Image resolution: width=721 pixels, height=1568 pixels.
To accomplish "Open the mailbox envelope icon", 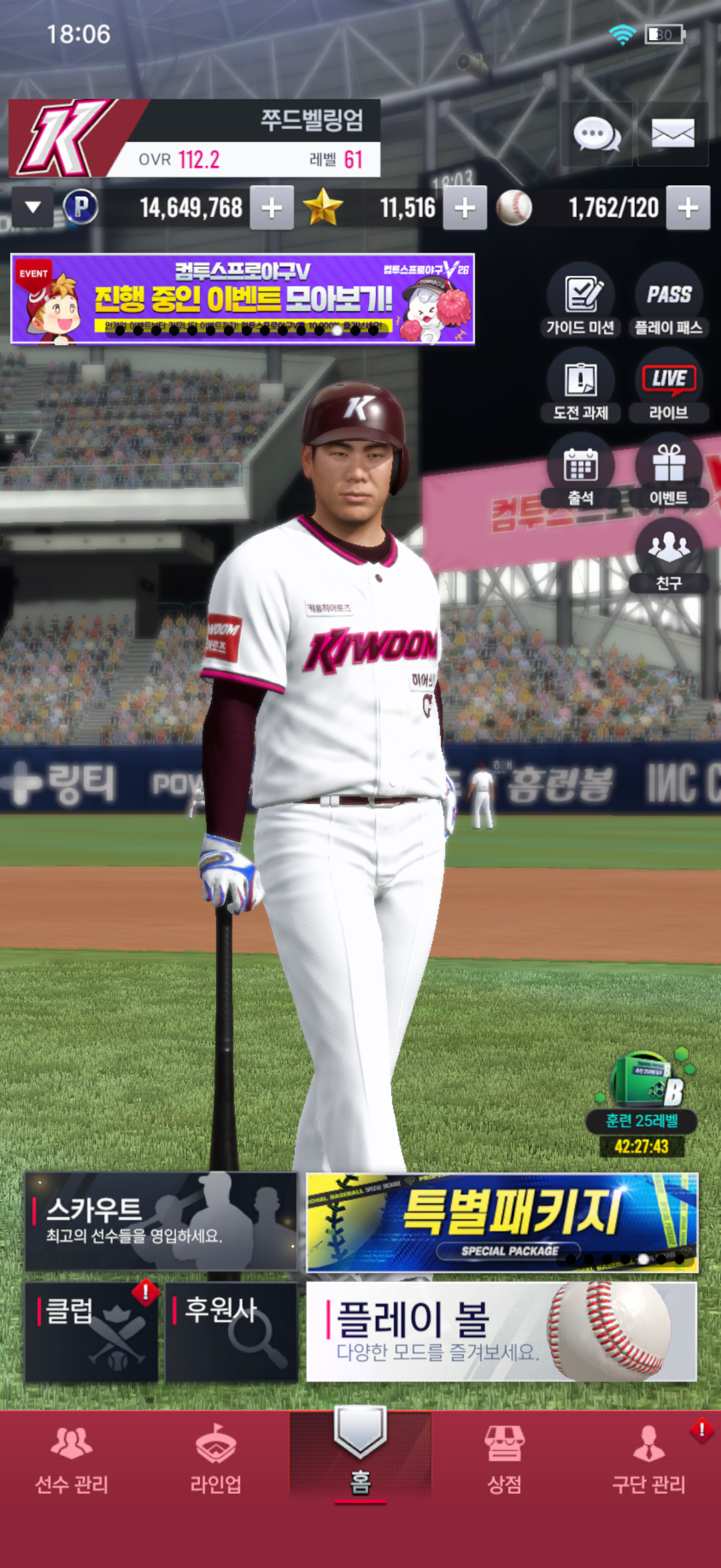I will 673,134.
